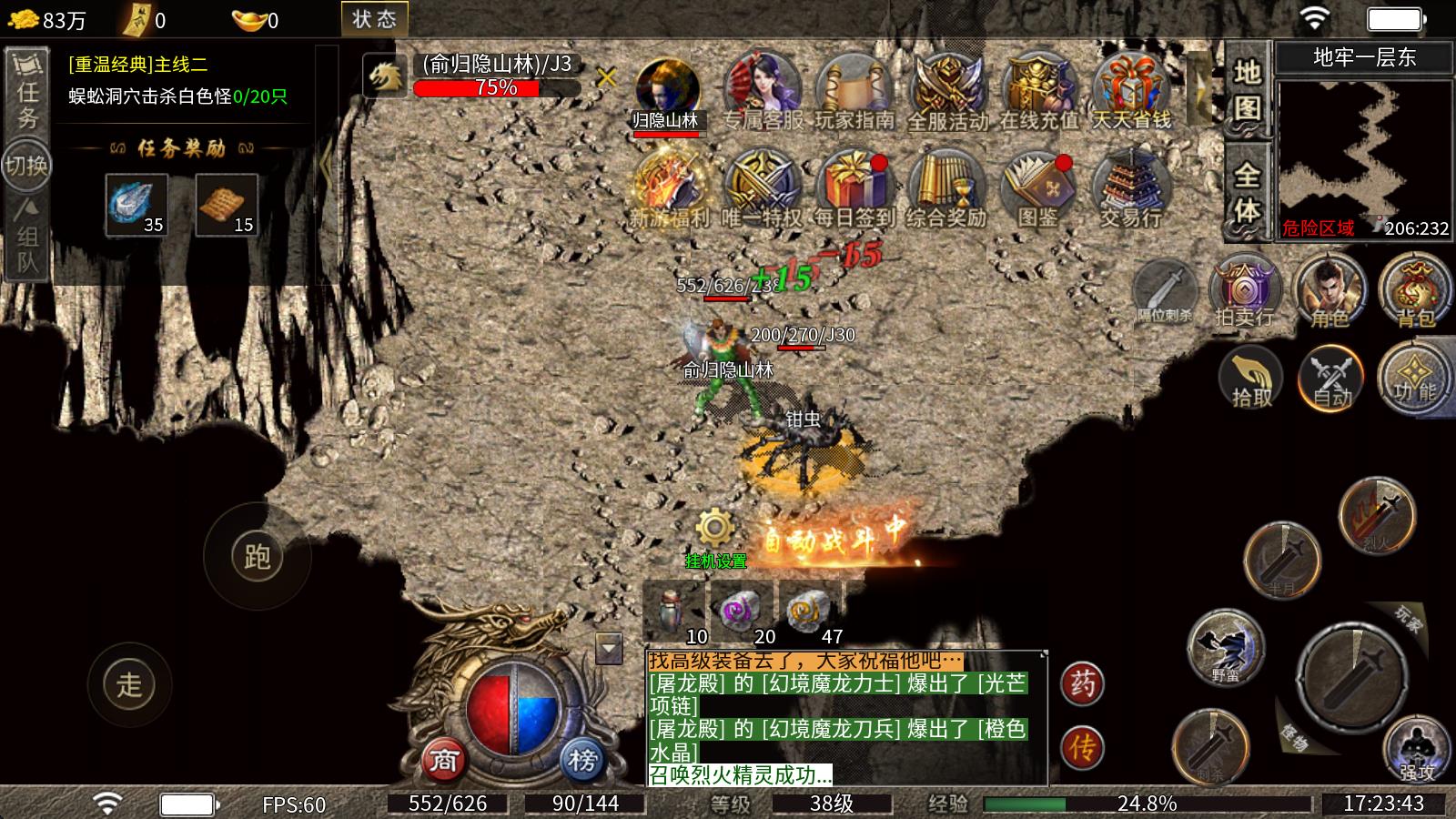
Task: Open the 状态 status tab
Action: point(374,19)
